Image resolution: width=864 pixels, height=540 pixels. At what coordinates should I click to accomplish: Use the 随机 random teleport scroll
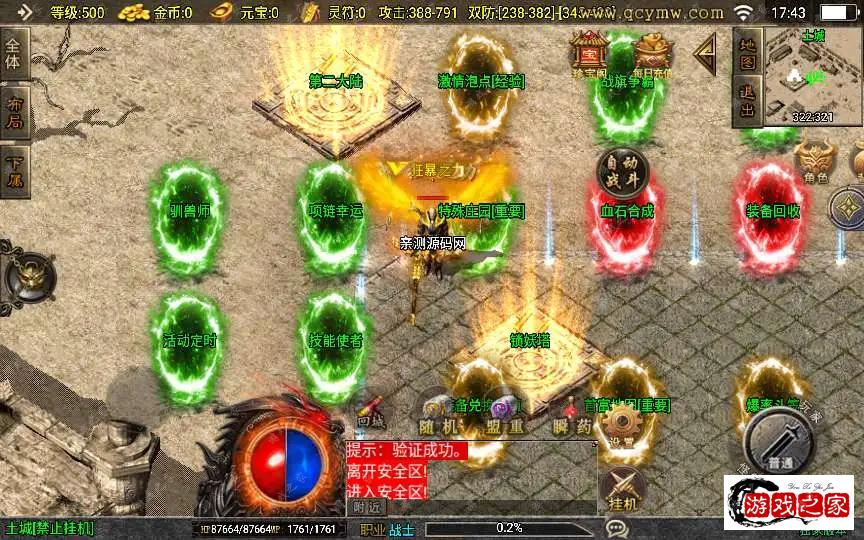click(434, 412)
